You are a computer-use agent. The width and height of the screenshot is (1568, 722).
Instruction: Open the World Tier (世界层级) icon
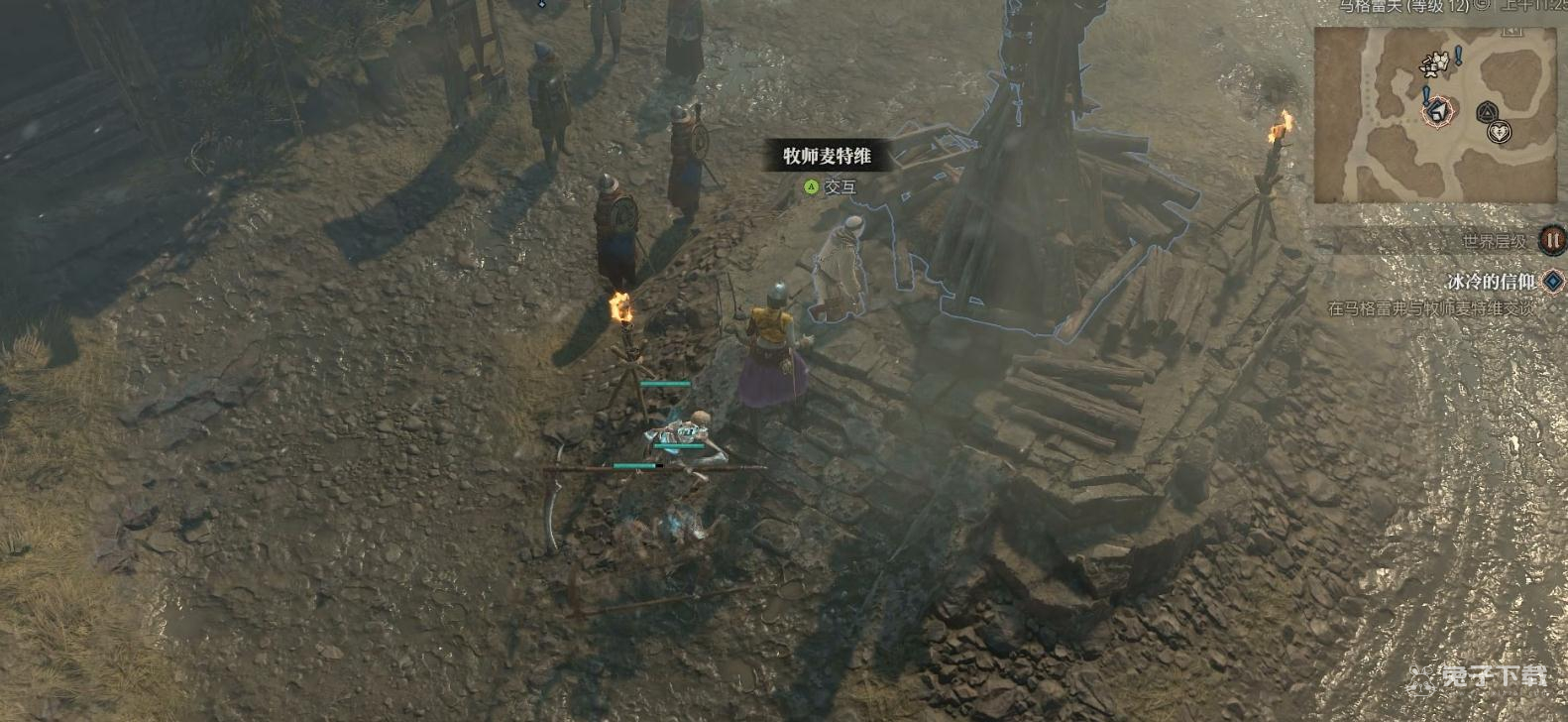pos(1551,240)
